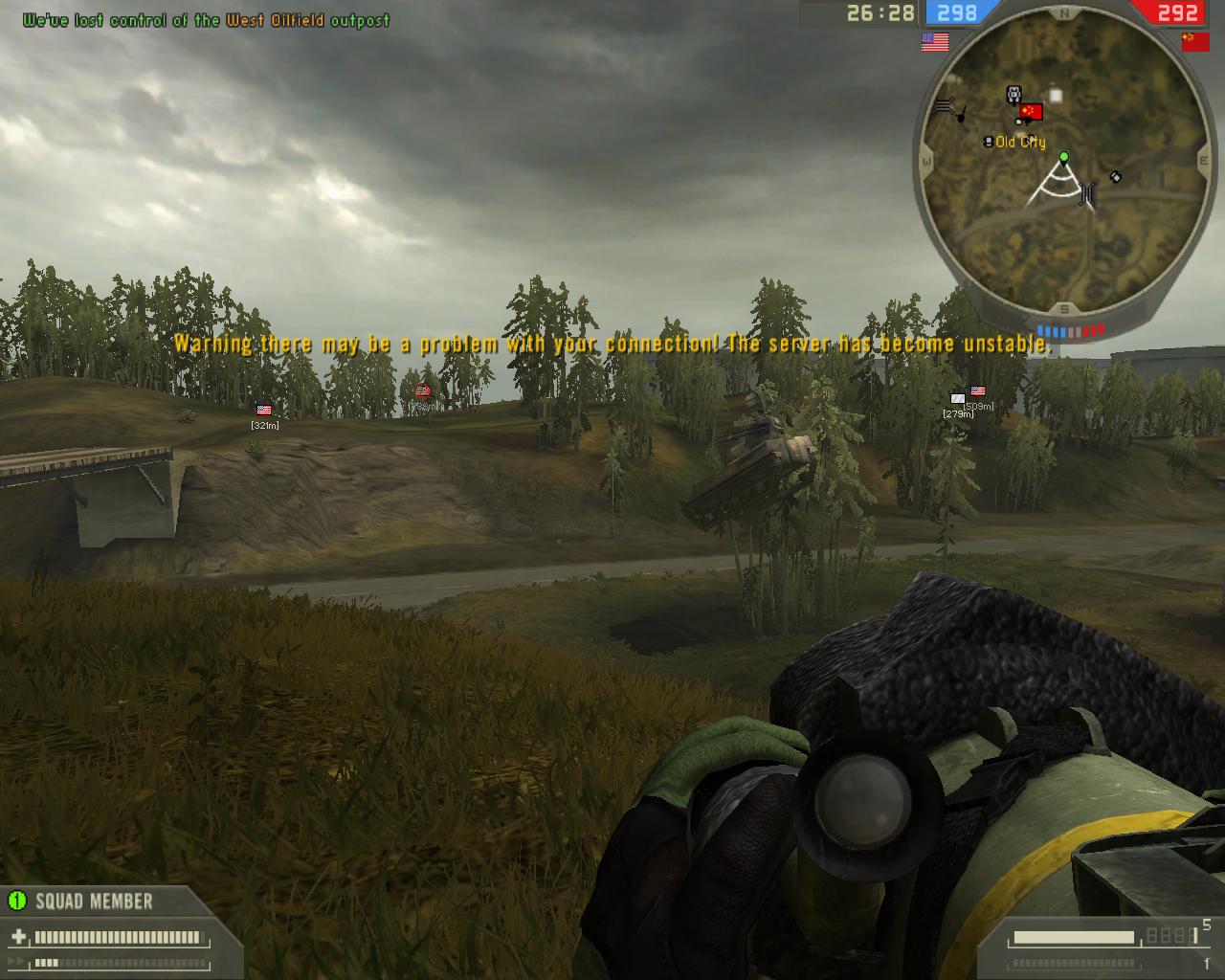
Task: Click the China team flag beside minimap
Action: pos(1195,41)
